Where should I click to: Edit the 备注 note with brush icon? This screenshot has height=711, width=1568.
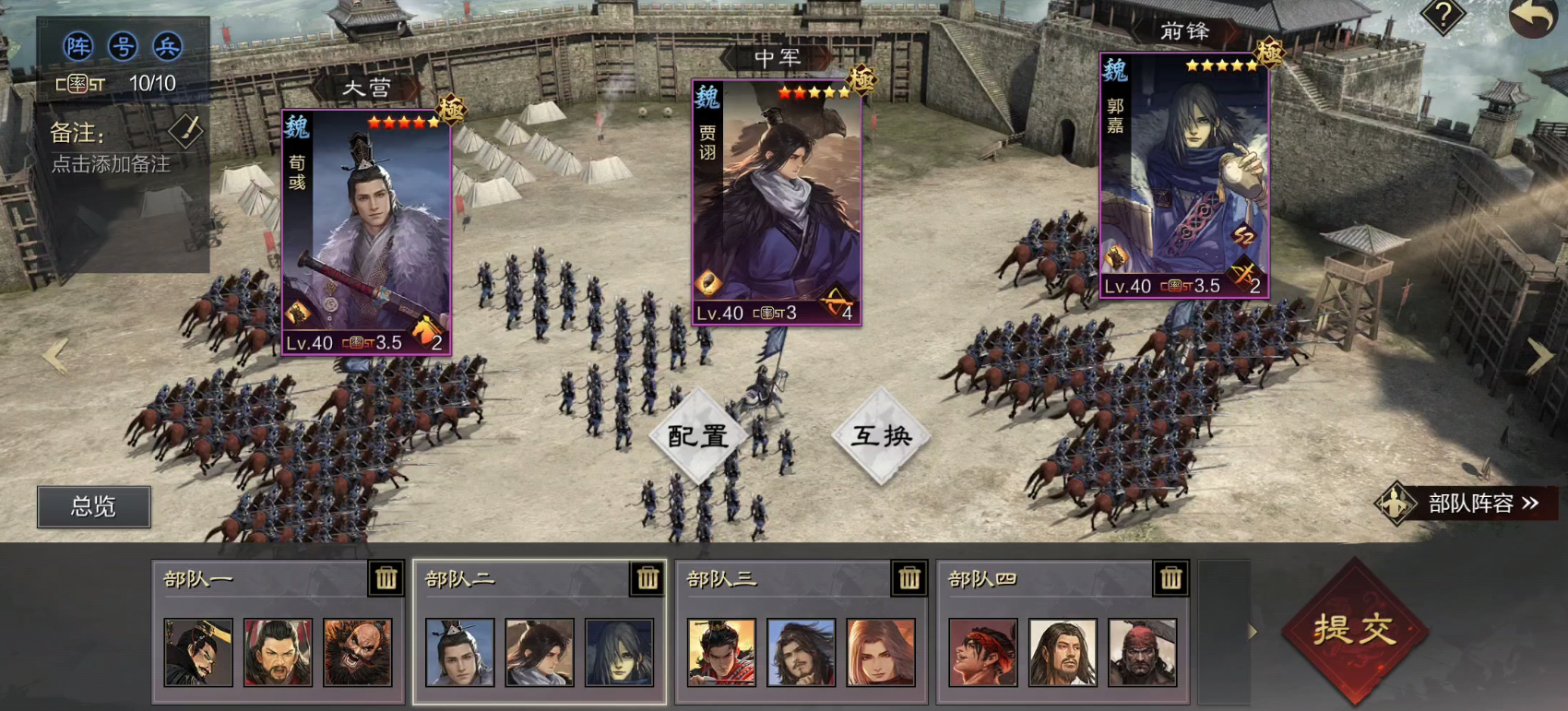(x=185, y=131)
